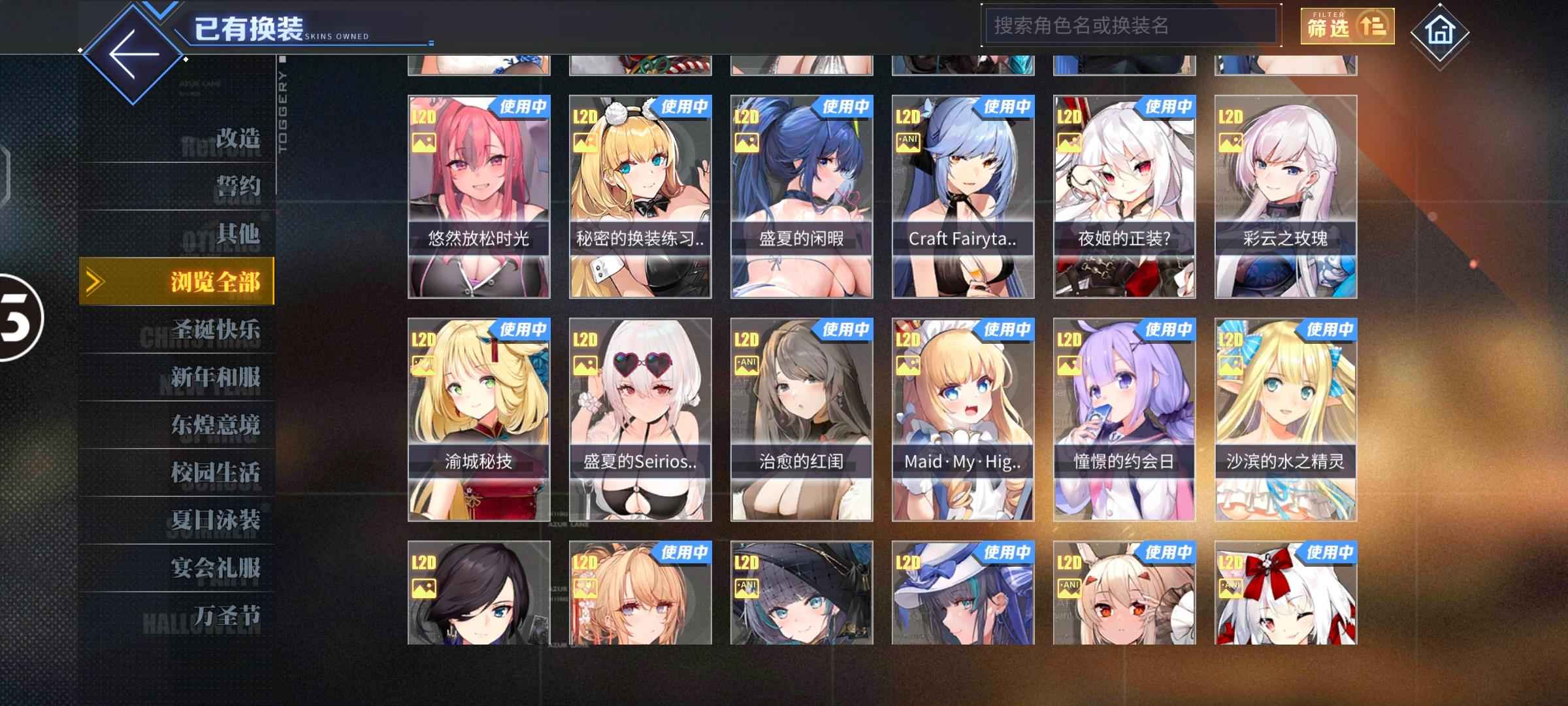1568x706 pixels.
Task: Open the 万圣节 Halloween category
Action: 226,616
